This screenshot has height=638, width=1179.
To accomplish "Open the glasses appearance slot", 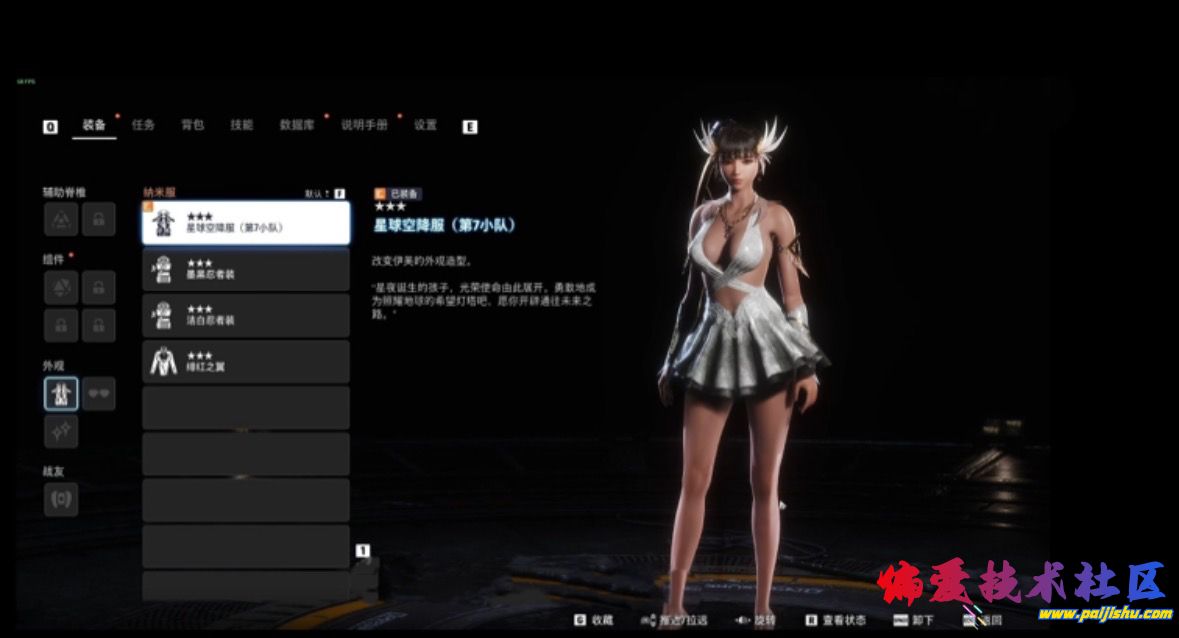I will click(98, 393).
